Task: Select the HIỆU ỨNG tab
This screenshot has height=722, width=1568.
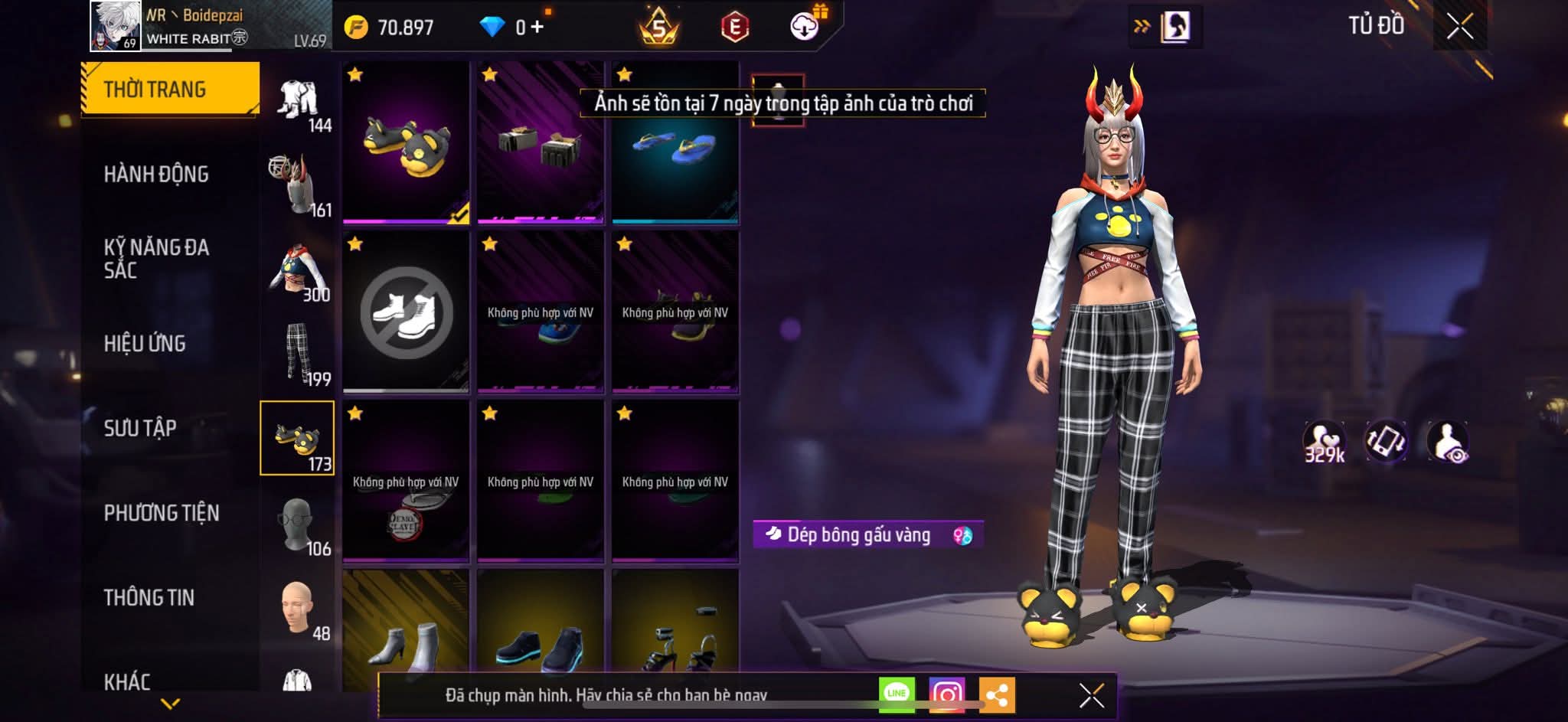Action: (x=145, y=343)
